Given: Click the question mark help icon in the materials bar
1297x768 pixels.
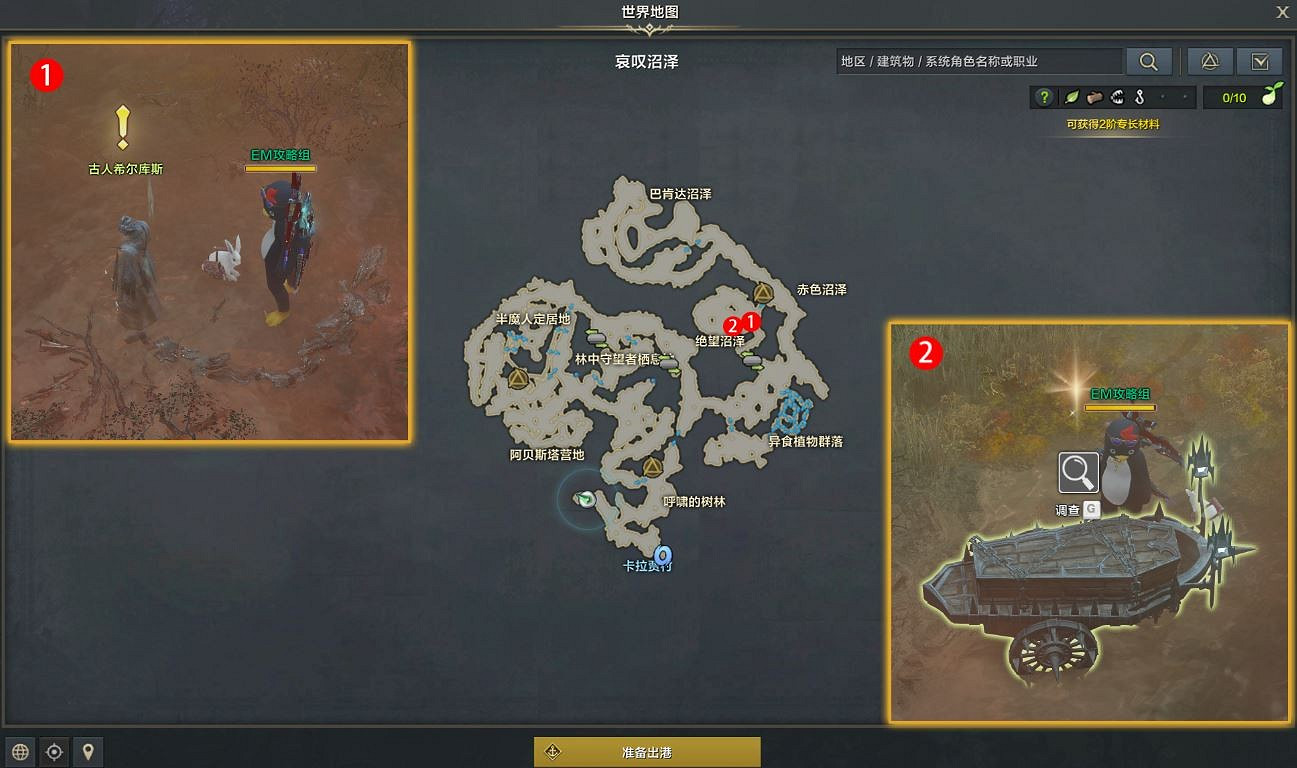Looking at the screenshot, I should [x=1044, y=97].
